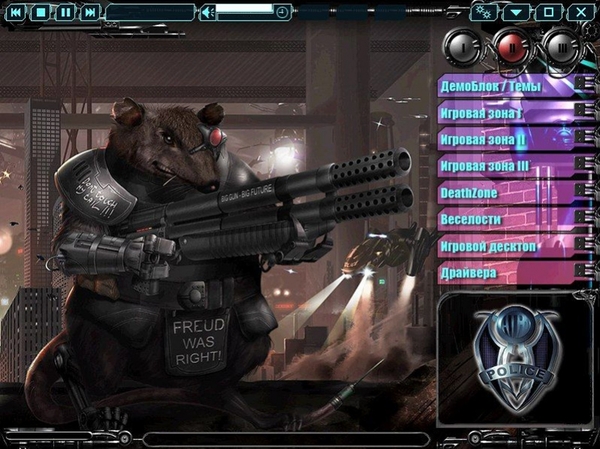Screen dimensions: 600x449
Task: Minimize the window with the down-arrow button
Action: pyautogui.click(x=516, y=12)
